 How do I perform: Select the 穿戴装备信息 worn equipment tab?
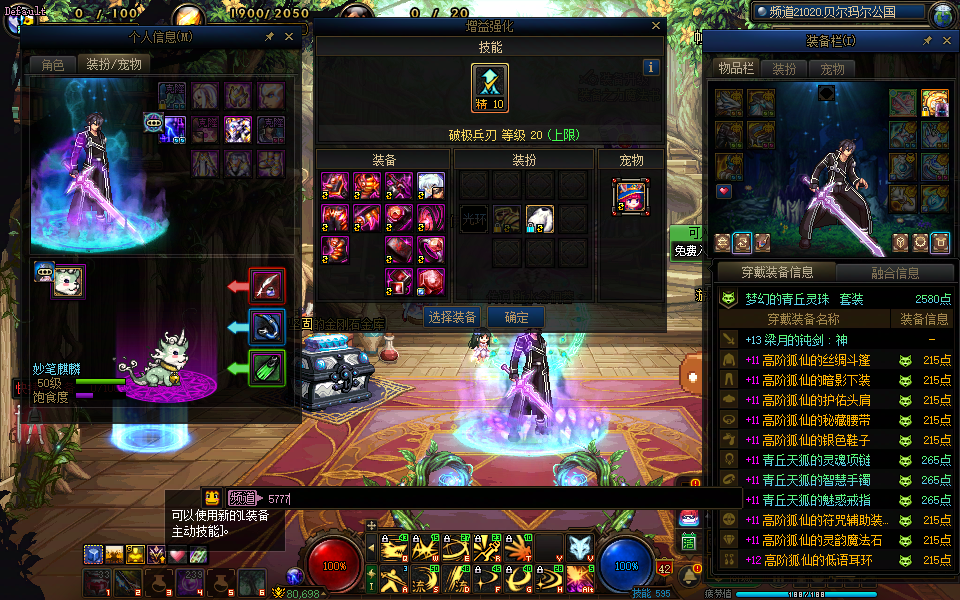pyautogui.click(x=775, y=272)
